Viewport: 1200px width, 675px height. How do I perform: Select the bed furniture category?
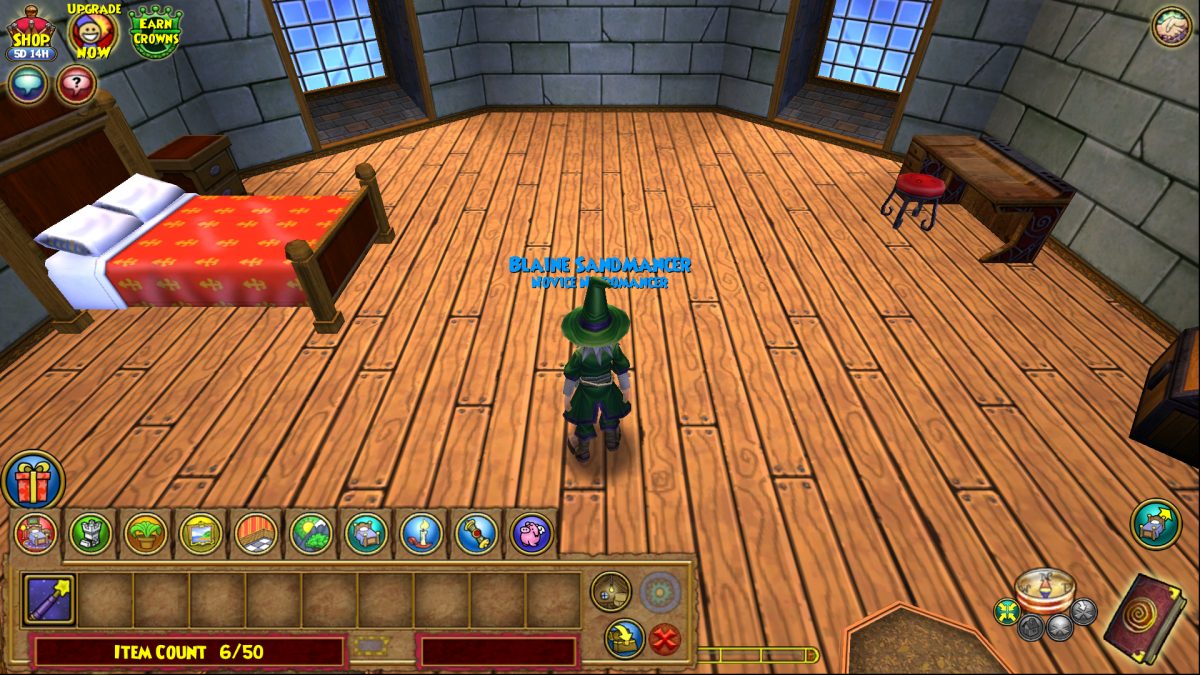pyautogui.click(x=366, y=533)
